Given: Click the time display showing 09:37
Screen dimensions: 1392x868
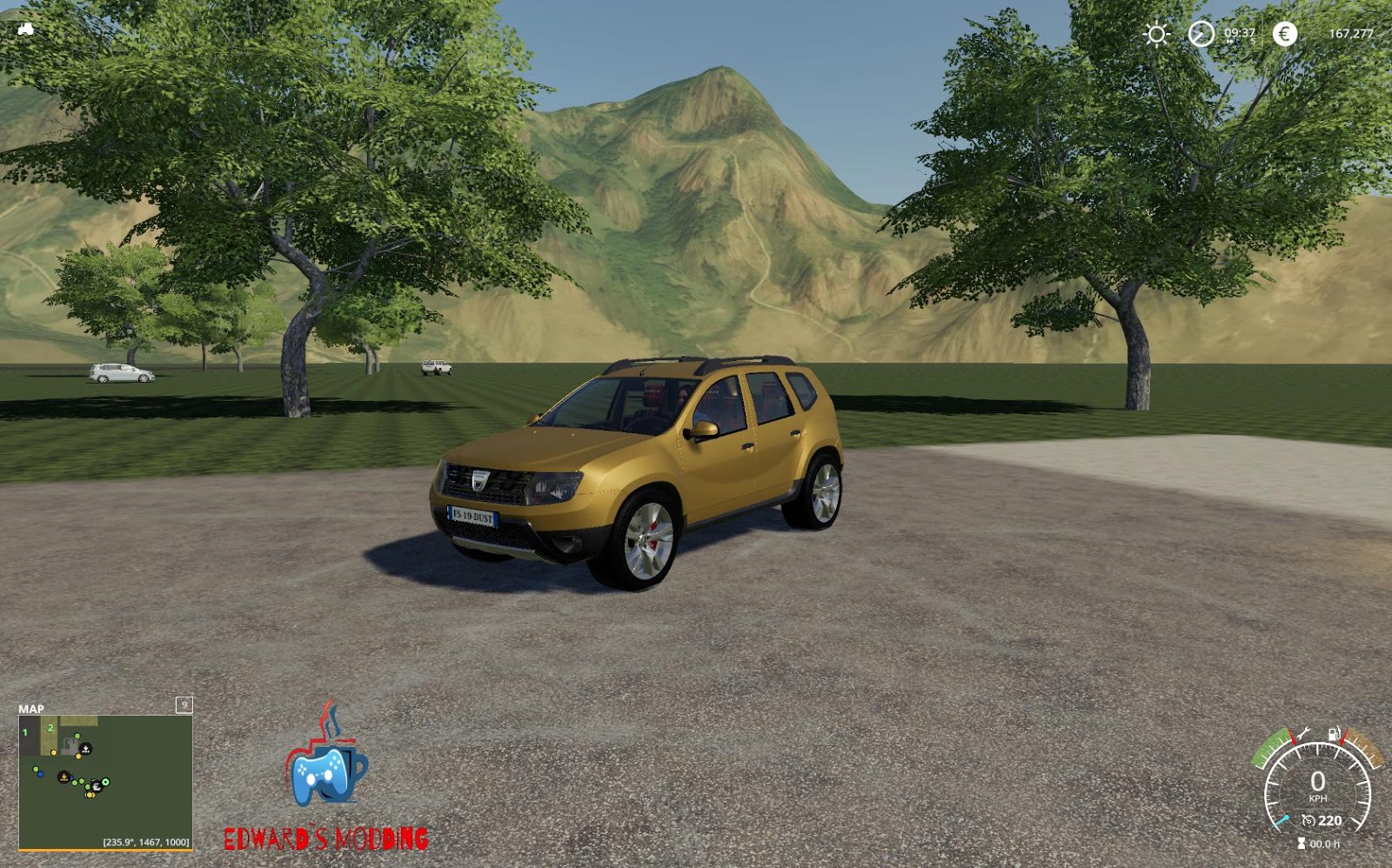Looking at the screenshot, I should tap(1240, 32).
